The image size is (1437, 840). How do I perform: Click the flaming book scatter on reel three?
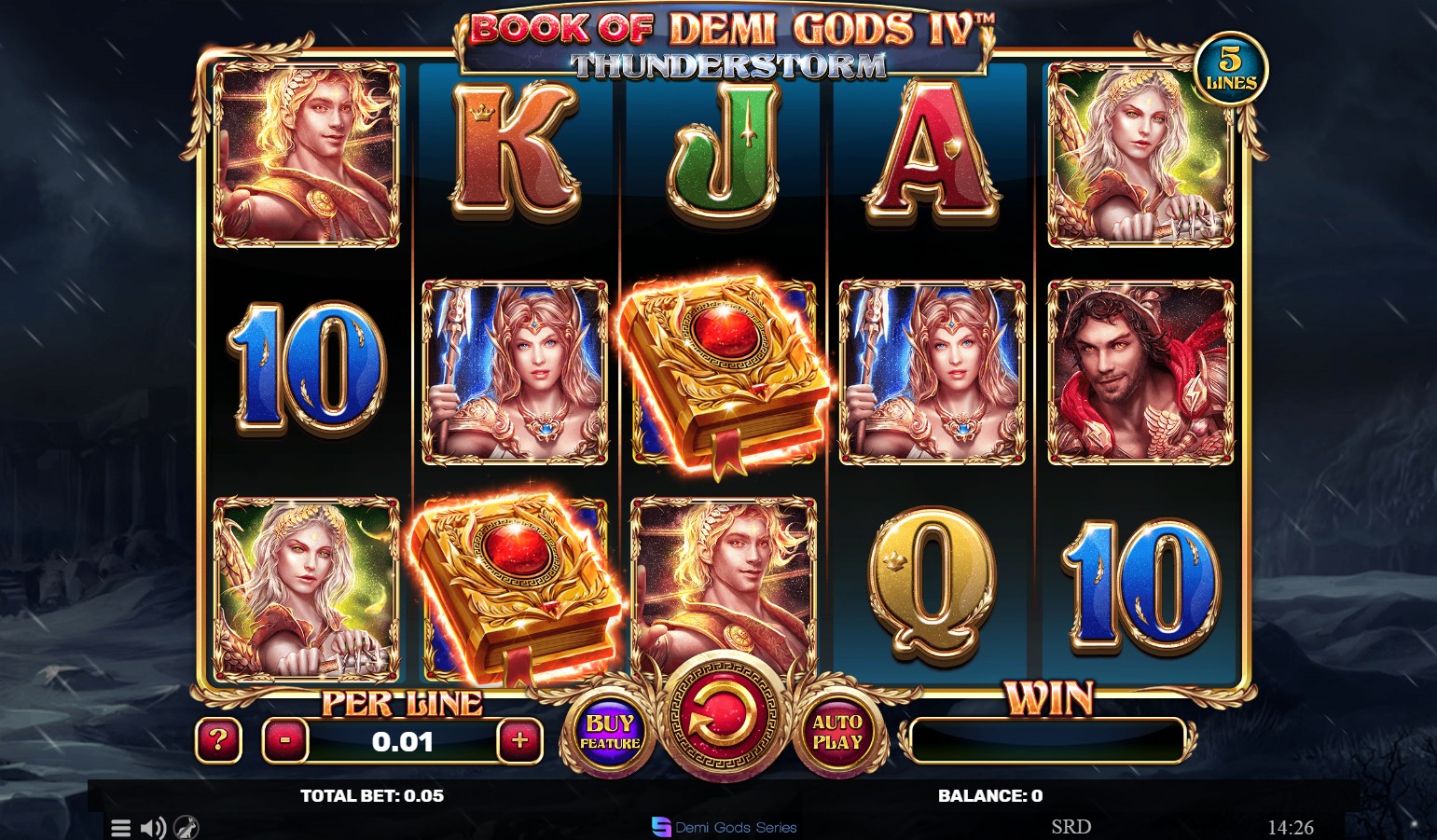[x=725, y=376]
